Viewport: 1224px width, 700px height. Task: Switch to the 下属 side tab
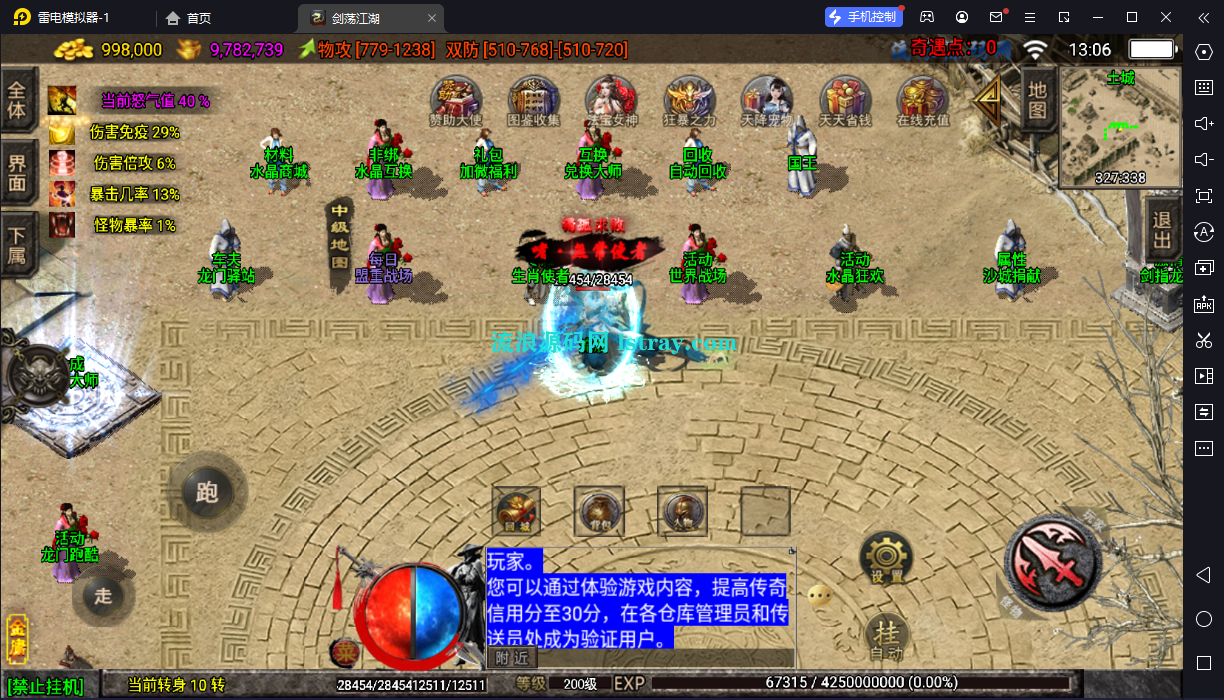click(x=18, y=243)
